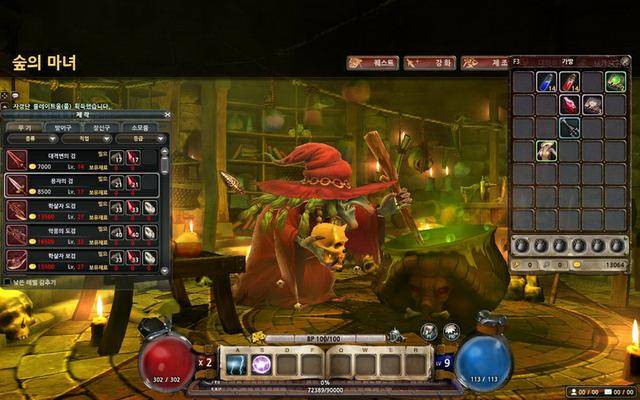
Task: Activate the lightning skill on the hotbar
Action: [237, 364]
